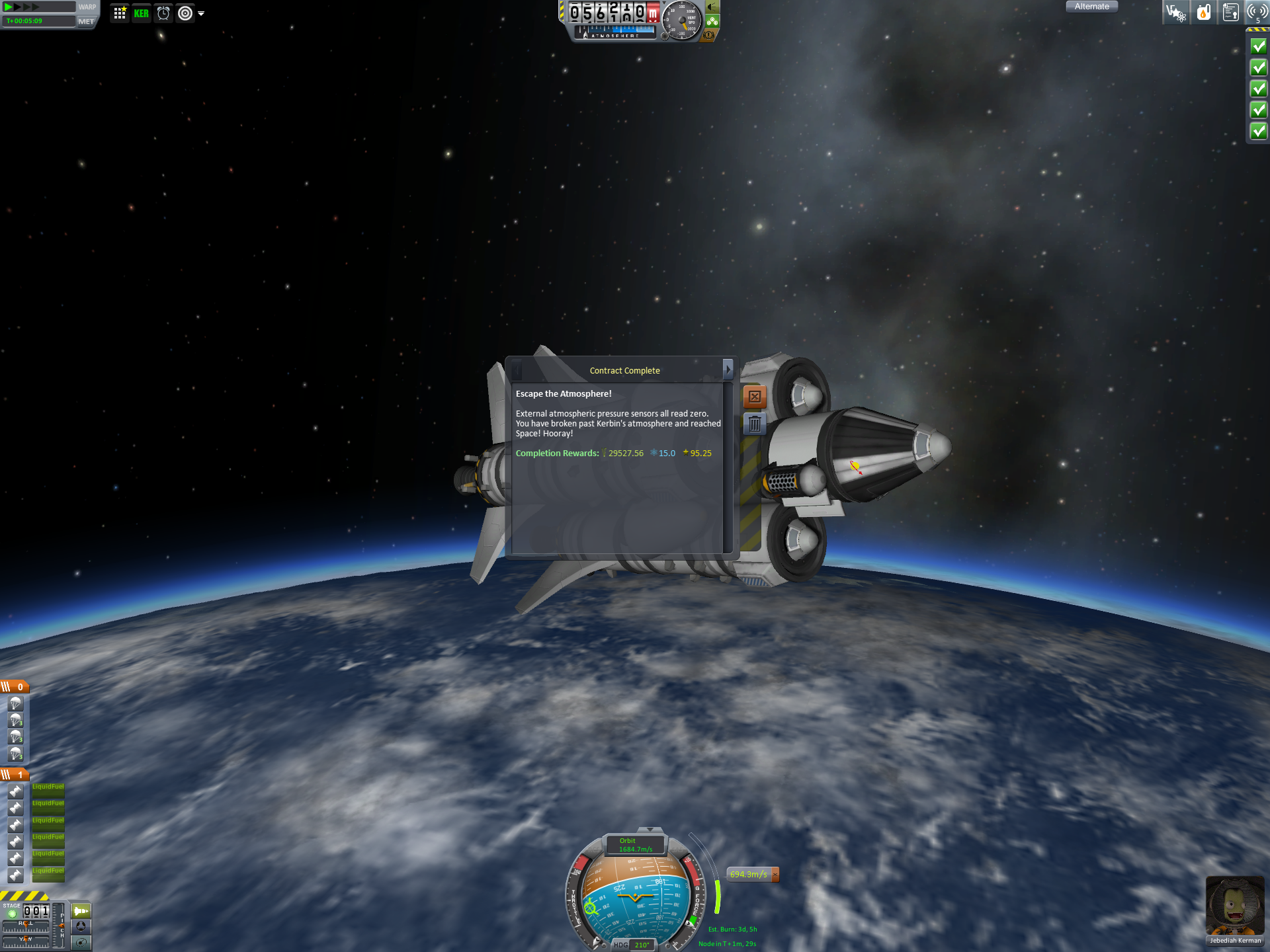Open the map view button
The height and width of the screenshot is (952, 1270).
tap(81, 943)
